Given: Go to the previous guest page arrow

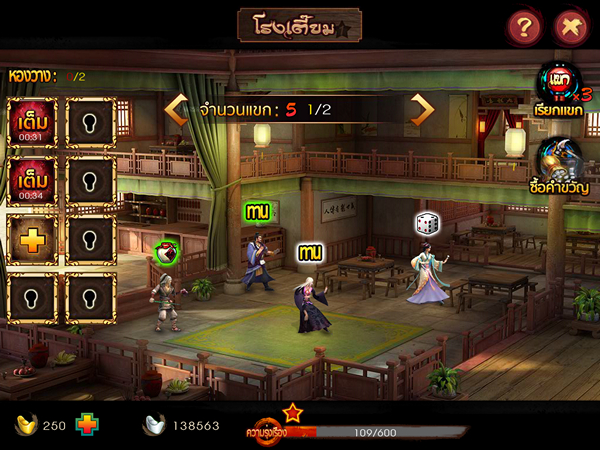Looking at the screenshot, I should (x=177, y=109).
